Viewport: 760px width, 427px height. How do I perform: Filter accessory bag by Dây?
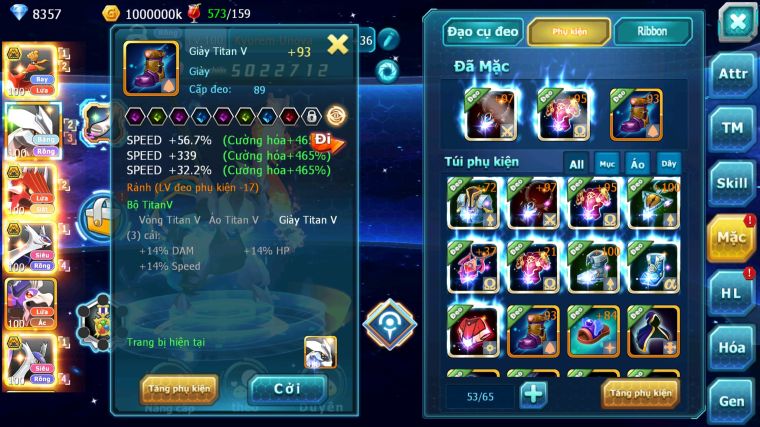click(x=667, y=163)
